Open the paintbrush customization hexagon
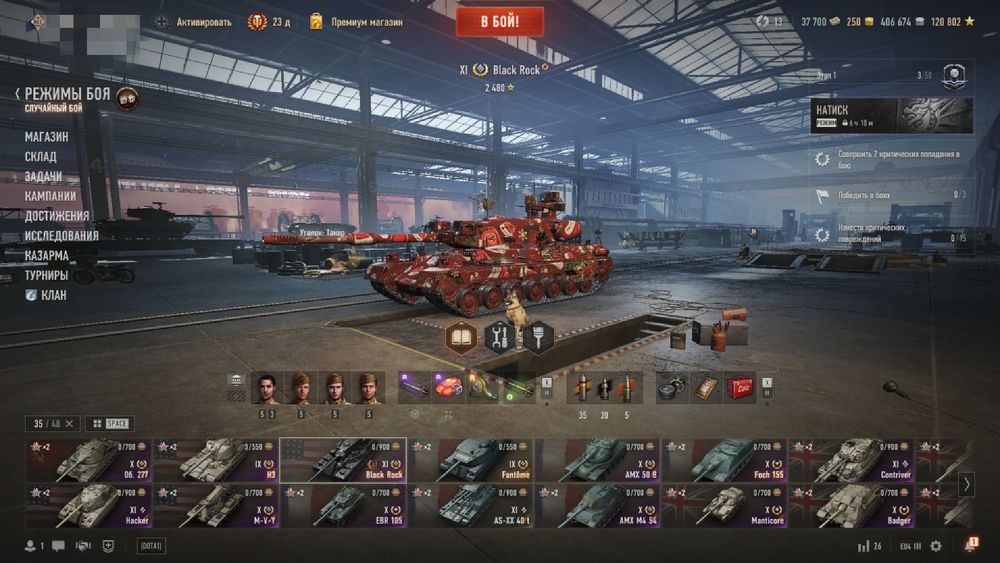Screen dimensions: 1000x563 click(538, 337)
